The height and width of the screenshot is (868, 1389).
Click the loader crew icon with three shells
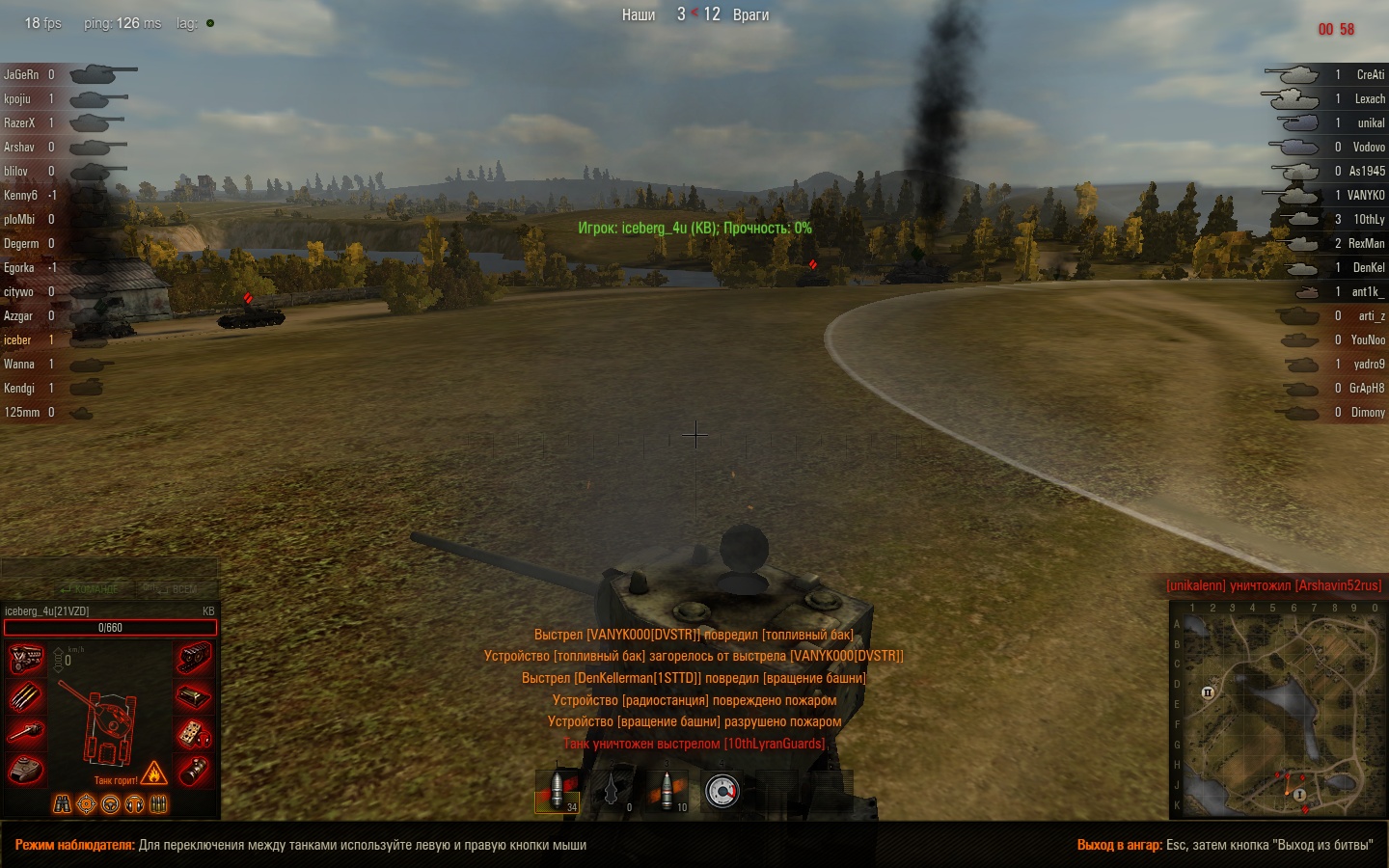click(x=159, y=804)
